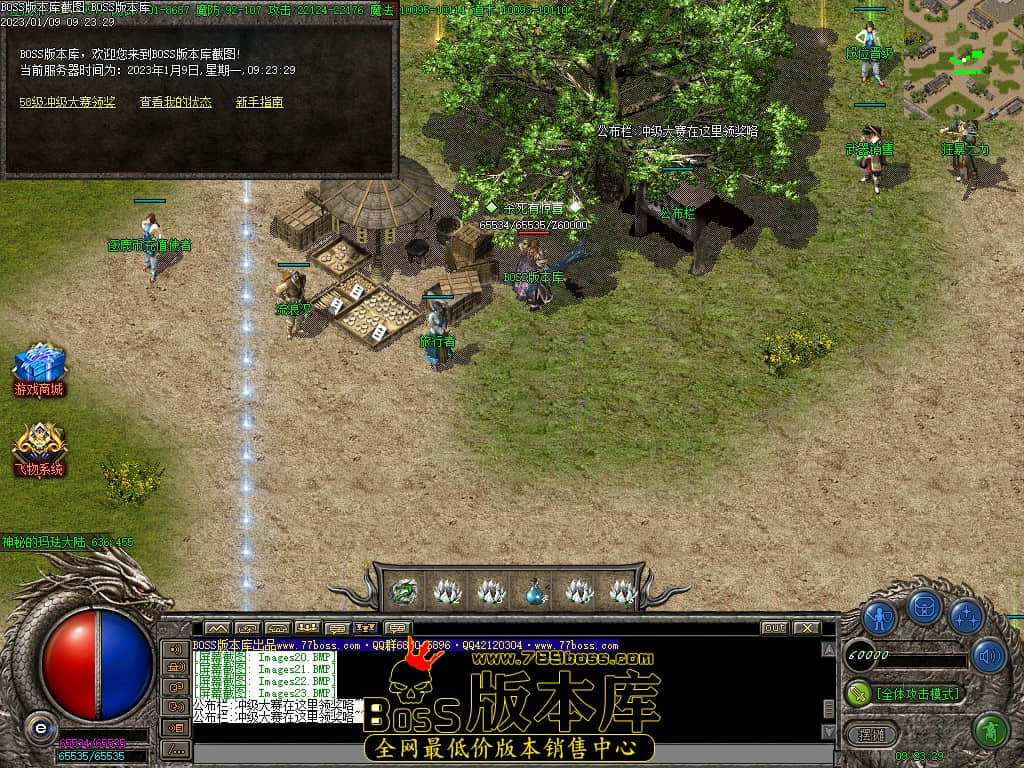
Task: Click the chat text input field
Action: (x=500, y=752)
